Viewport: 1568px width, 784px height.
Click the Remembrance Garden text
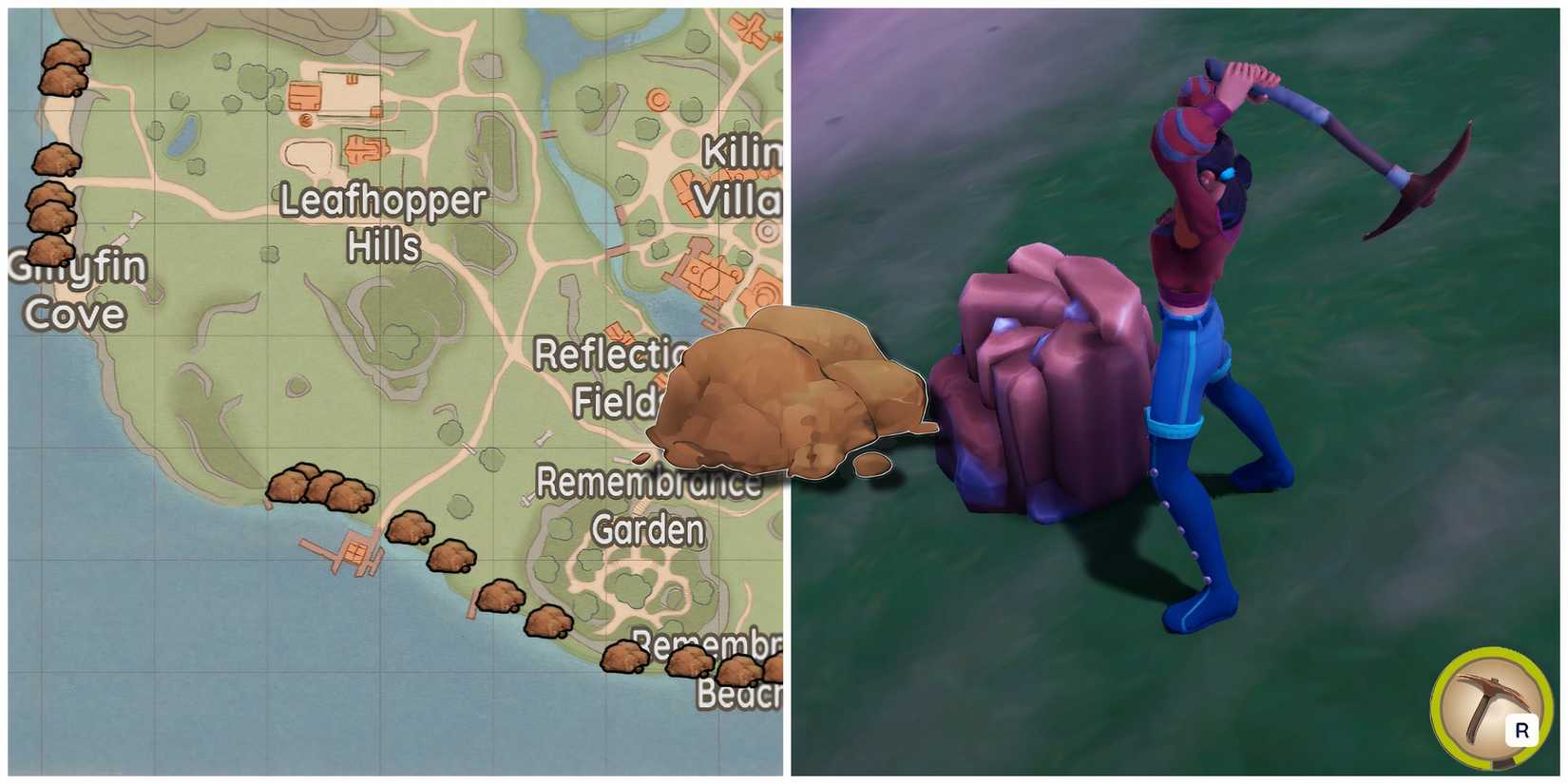pyautogui.click(x=646, y=506)
